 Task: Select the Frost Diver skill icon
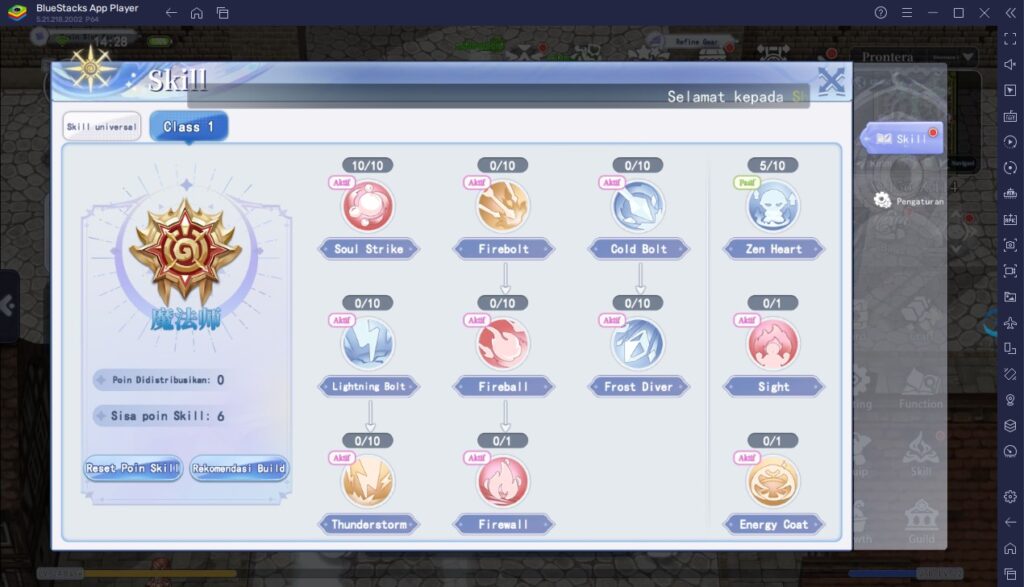click(x=638, y=343)
